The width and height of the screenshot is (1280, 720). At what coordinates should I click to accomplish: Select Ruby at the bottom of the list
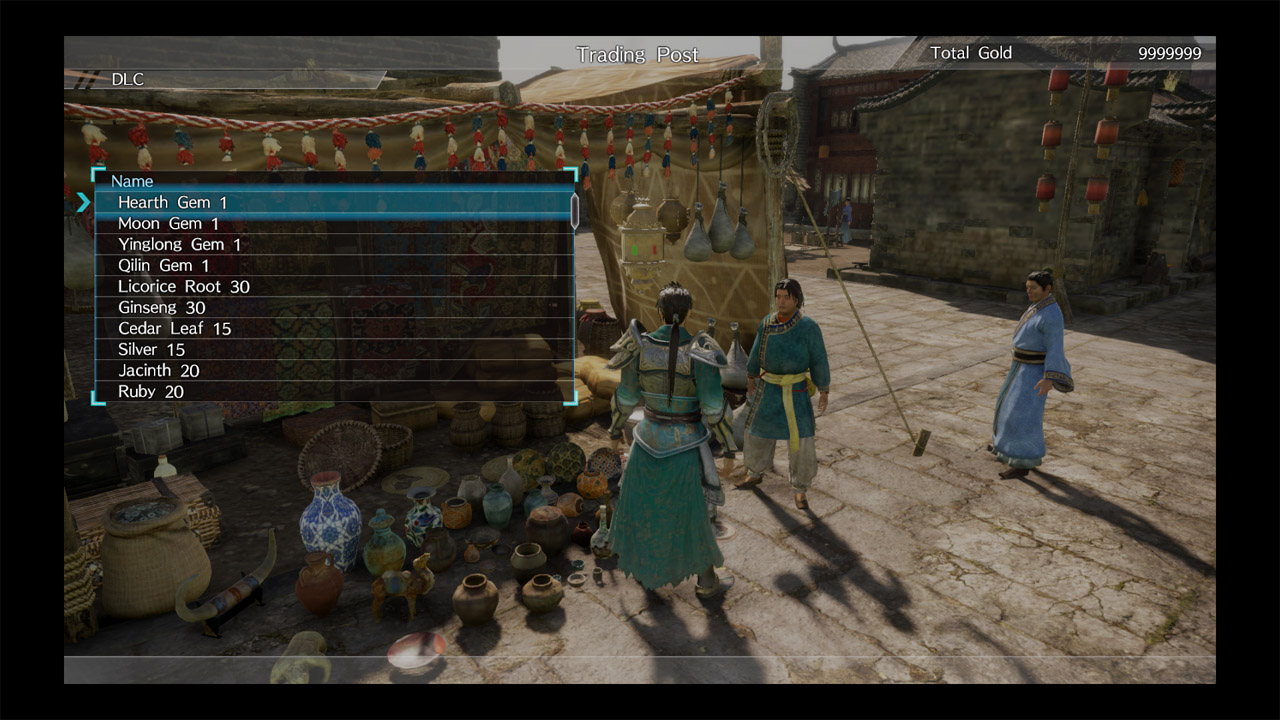pyautogui.click(x=150, y=391)
